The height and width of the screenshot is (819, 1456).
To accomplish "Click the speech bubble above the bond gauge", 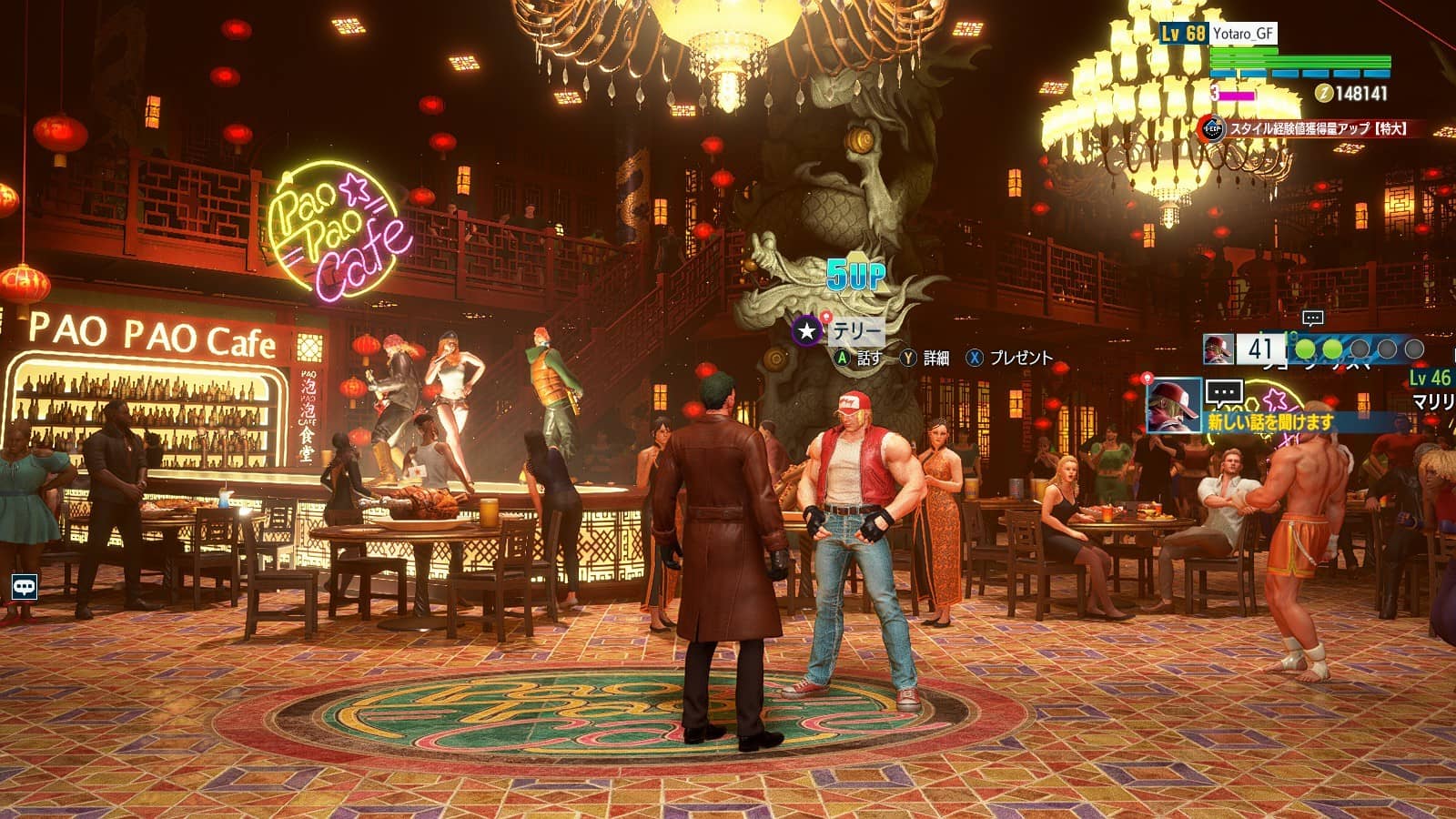I will (x=1312, y=318).
